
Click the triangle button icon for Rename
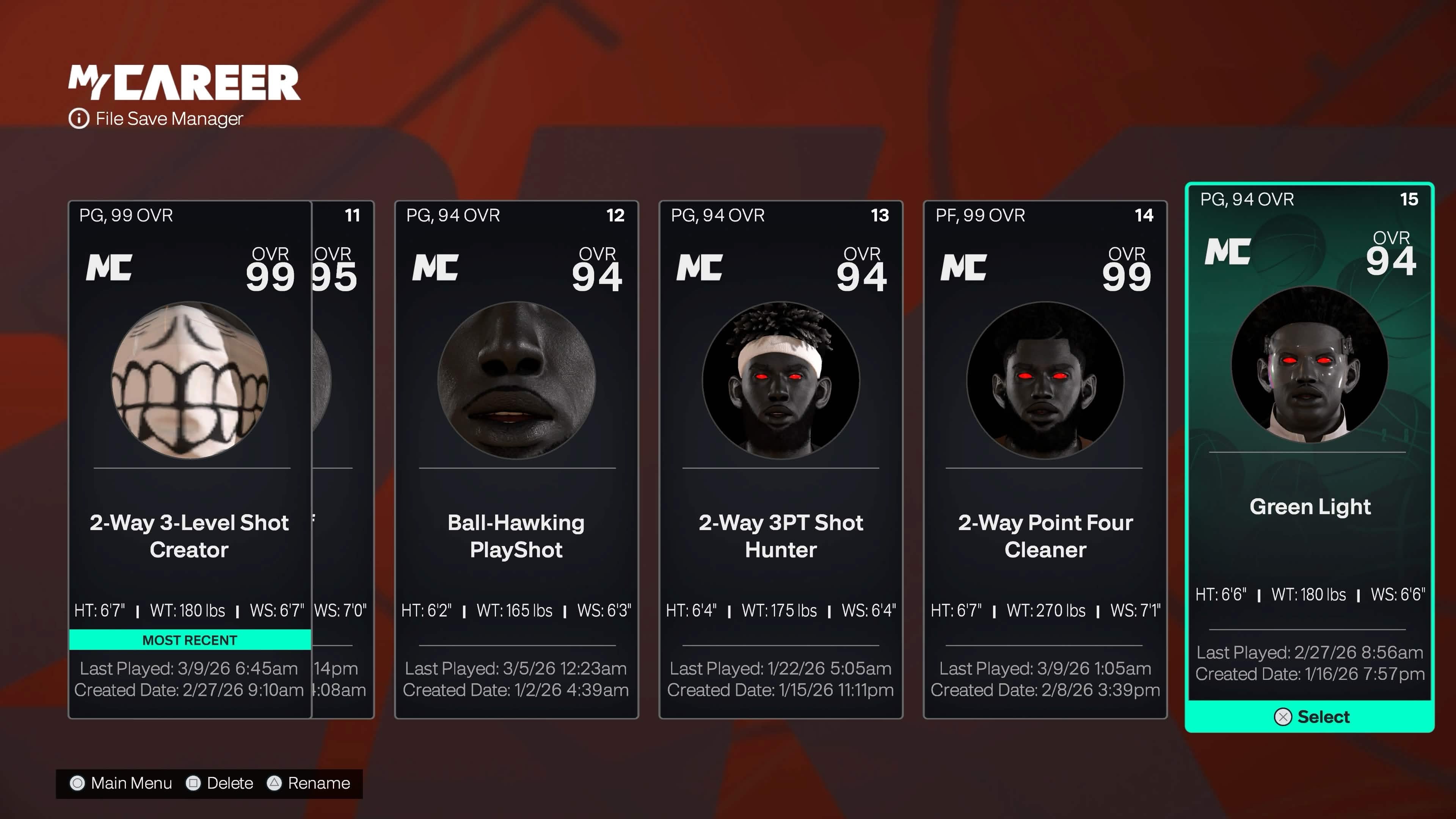pos(275,783)
